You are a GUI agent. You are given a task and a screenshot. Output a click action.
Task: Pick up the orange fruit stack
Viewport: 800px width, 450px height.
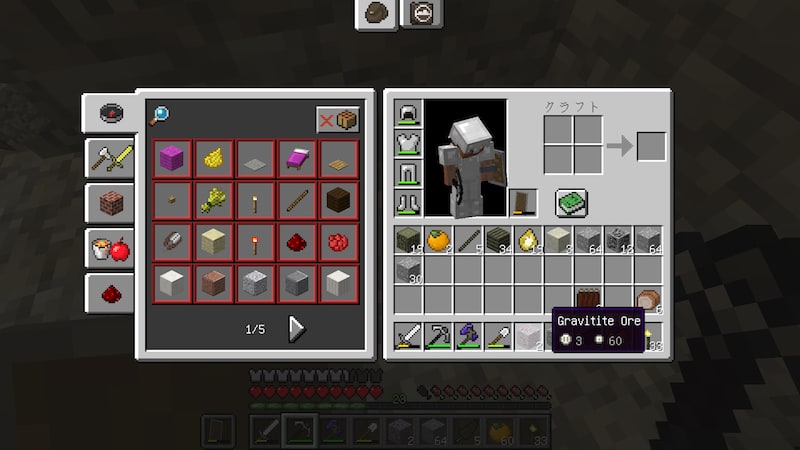pyautogui.click(x=438, y=240)
